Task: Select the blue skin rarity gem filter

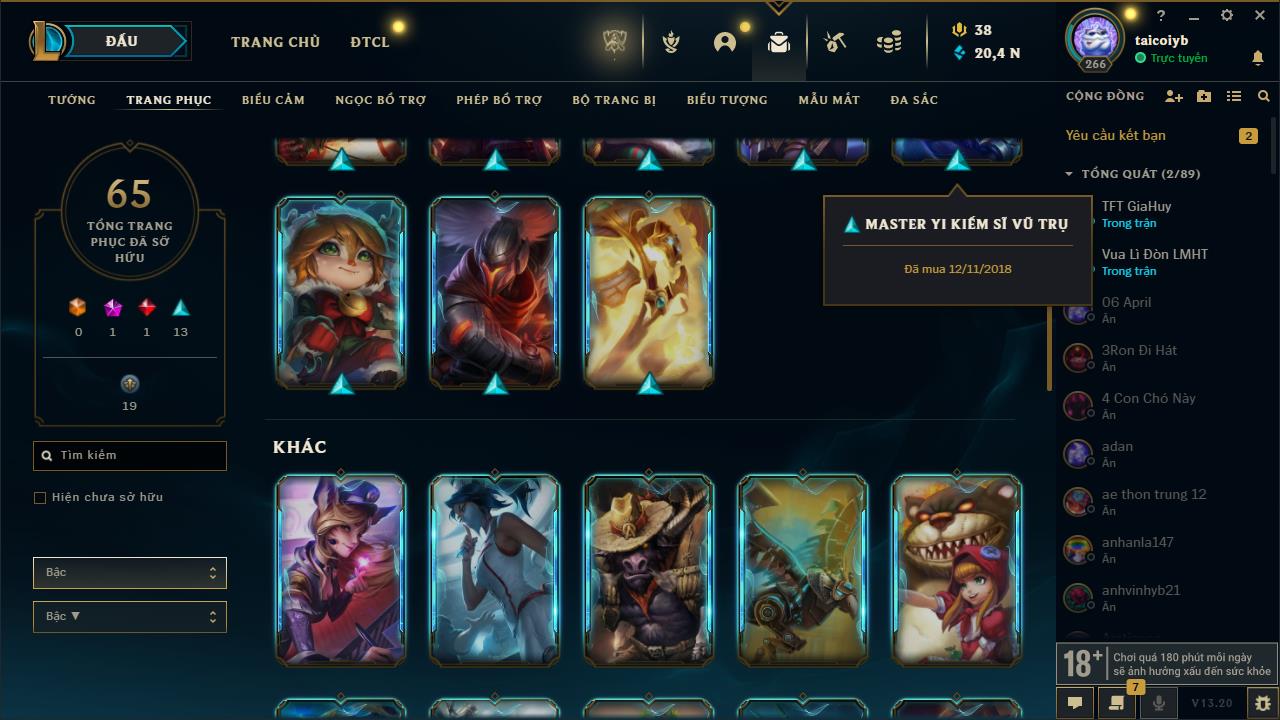Action: (180, 309)
